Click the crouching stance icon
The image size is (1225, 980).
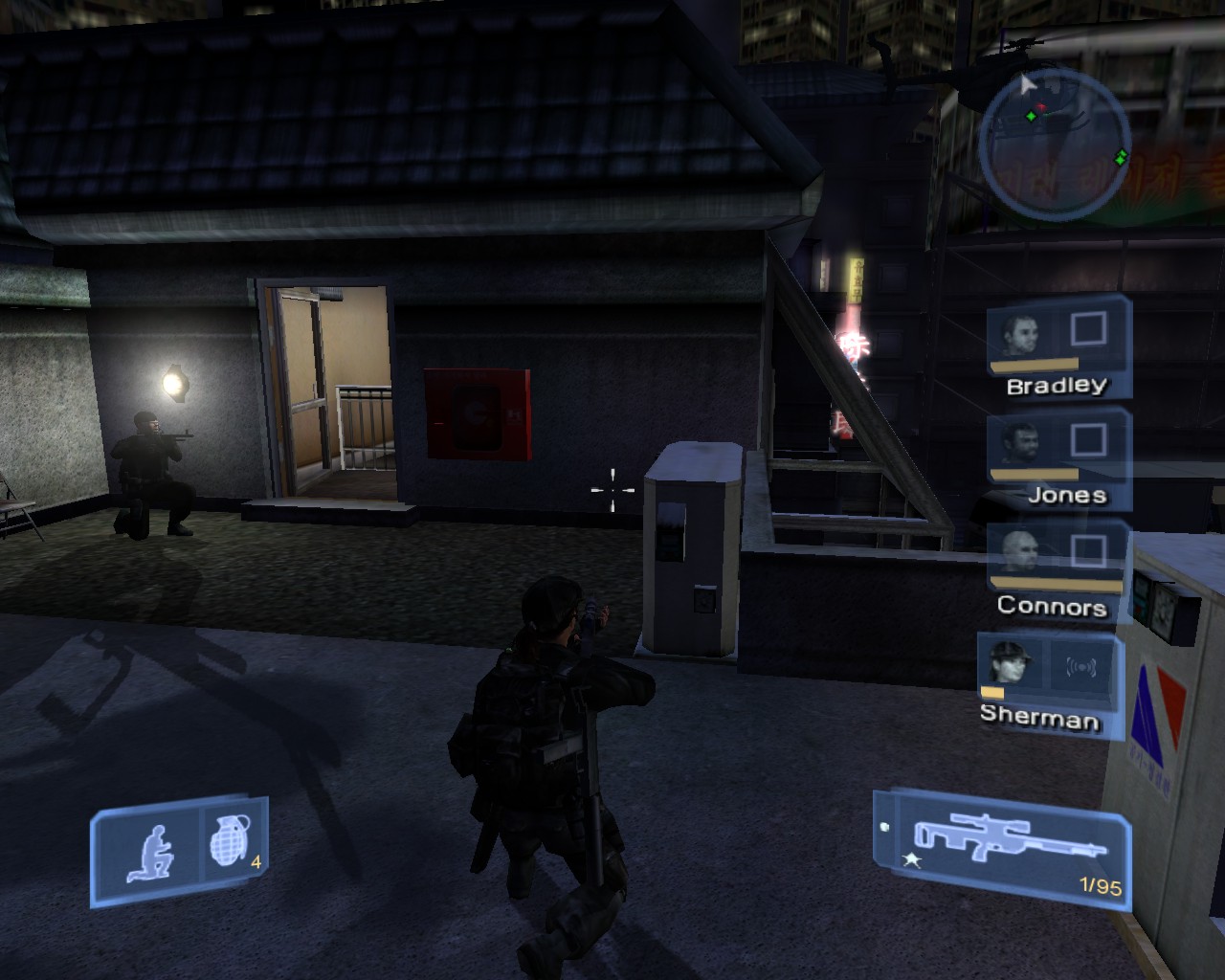[x=150, y=851]
